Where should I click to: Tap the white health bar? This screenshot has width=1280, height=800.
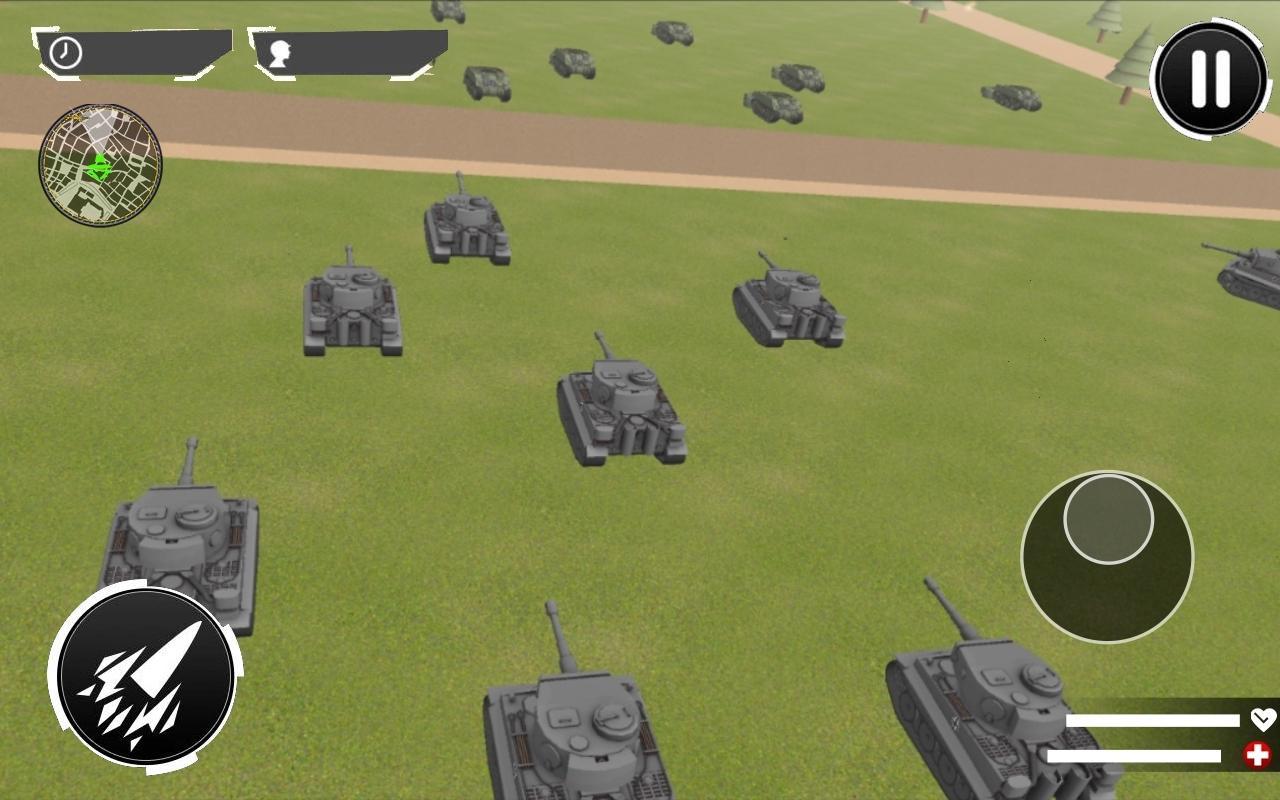pos(1150,718)
